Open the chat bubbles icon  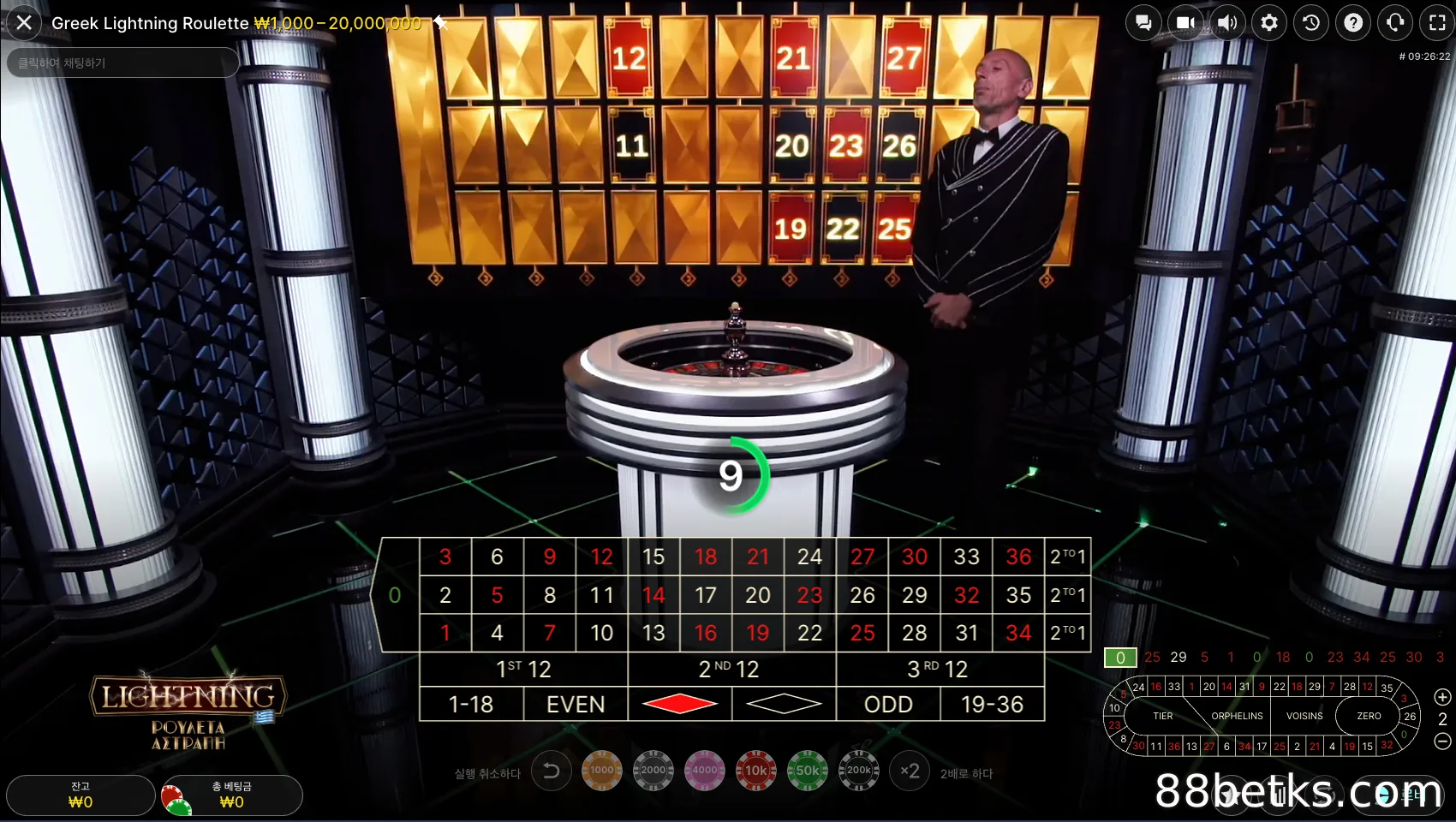coord(1143,23)
